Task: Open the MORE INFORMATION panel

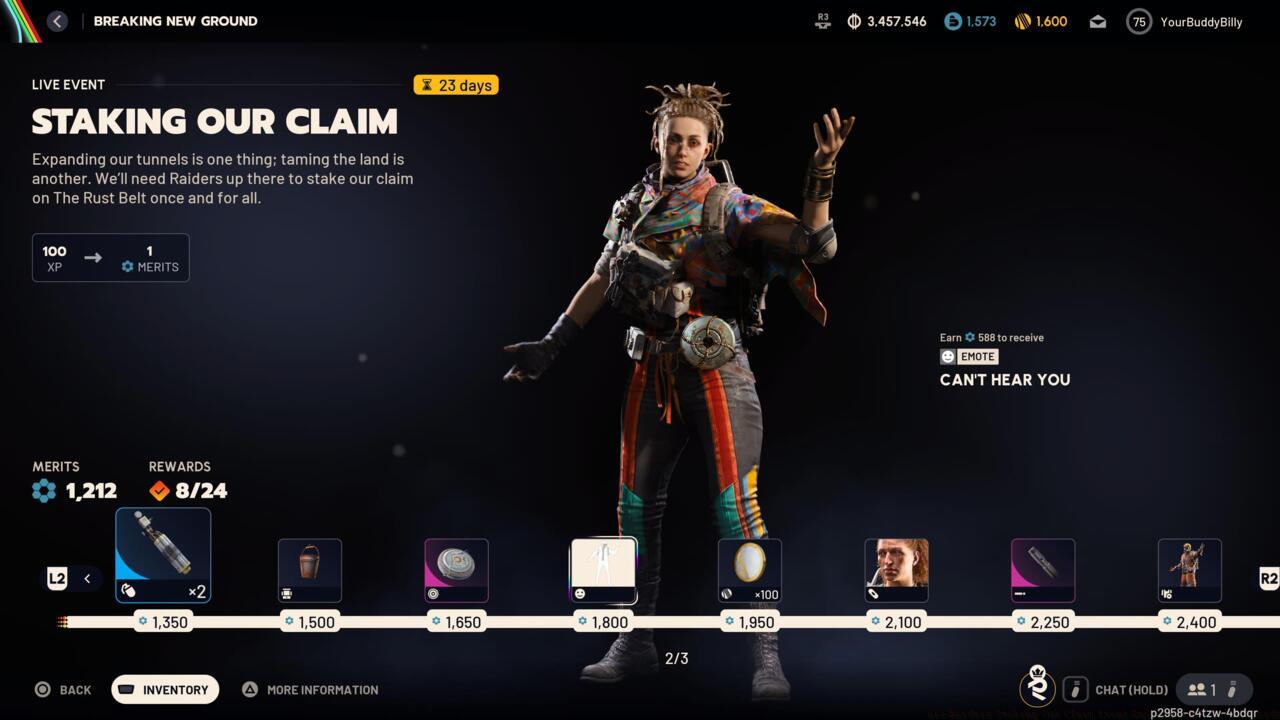Action: pos(310,689)
